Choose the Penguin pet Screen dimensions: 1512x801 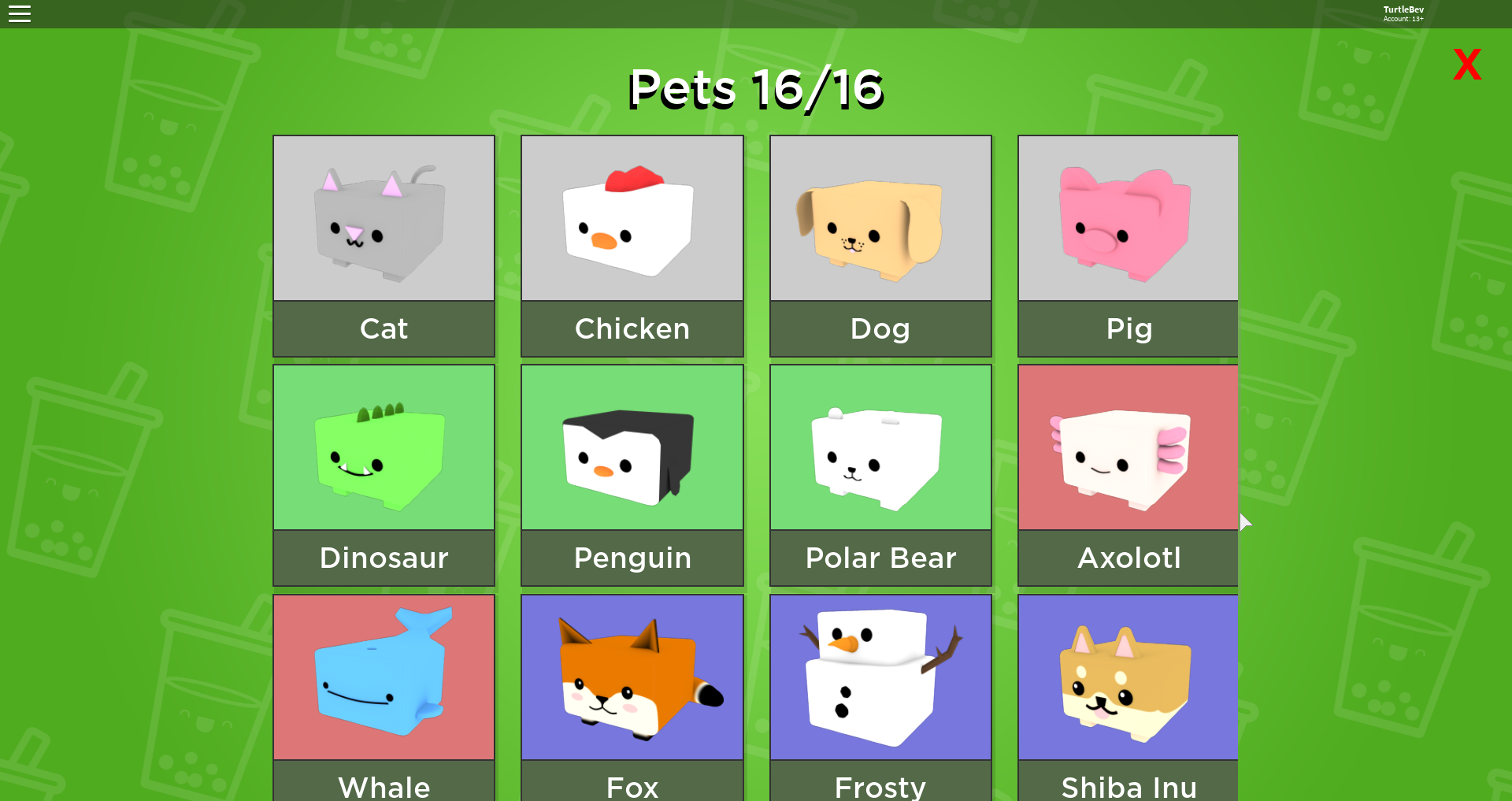632,447
